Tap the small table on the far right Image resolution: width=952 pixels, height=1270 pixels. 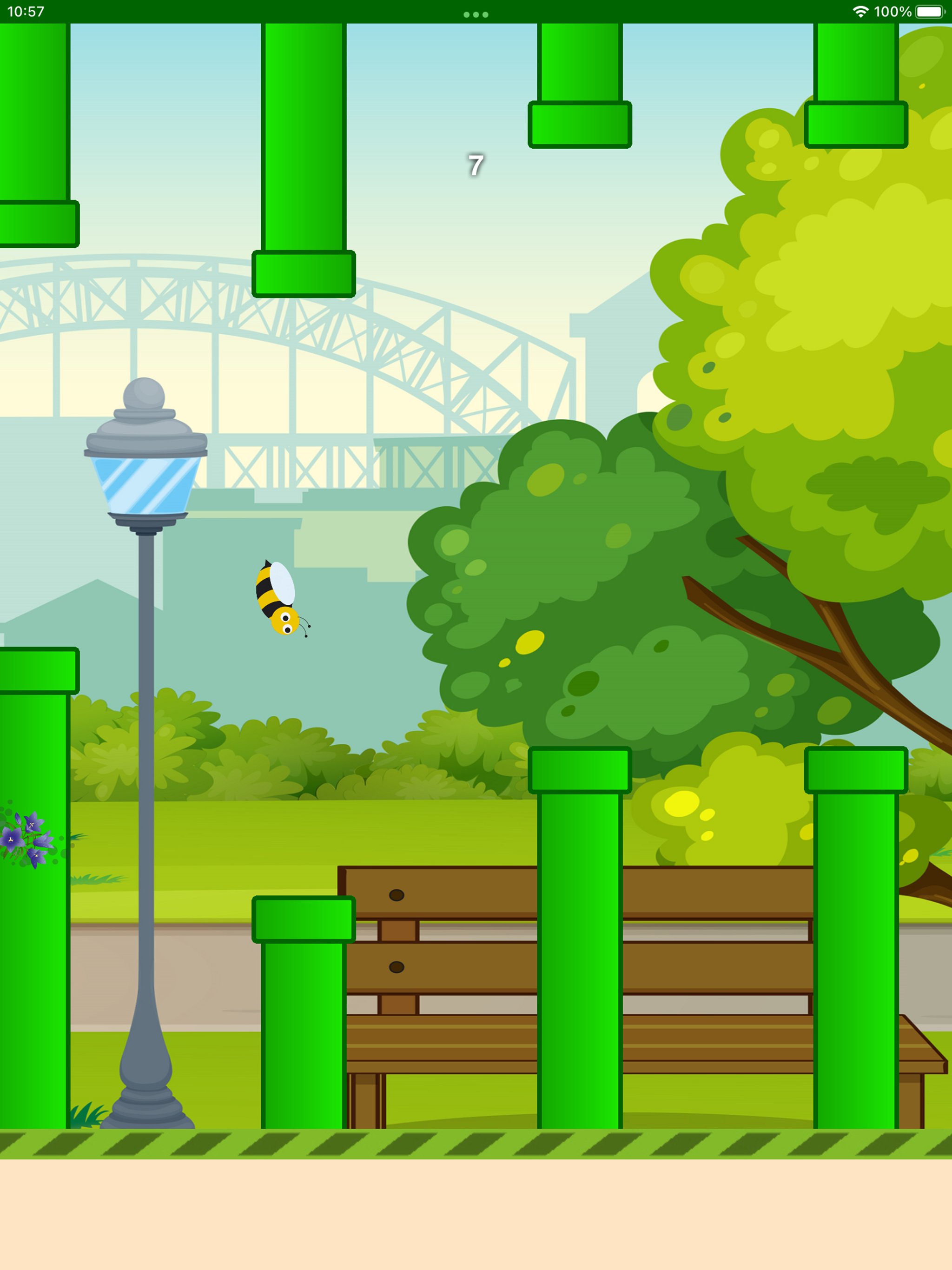click(x=919, y=1051)
